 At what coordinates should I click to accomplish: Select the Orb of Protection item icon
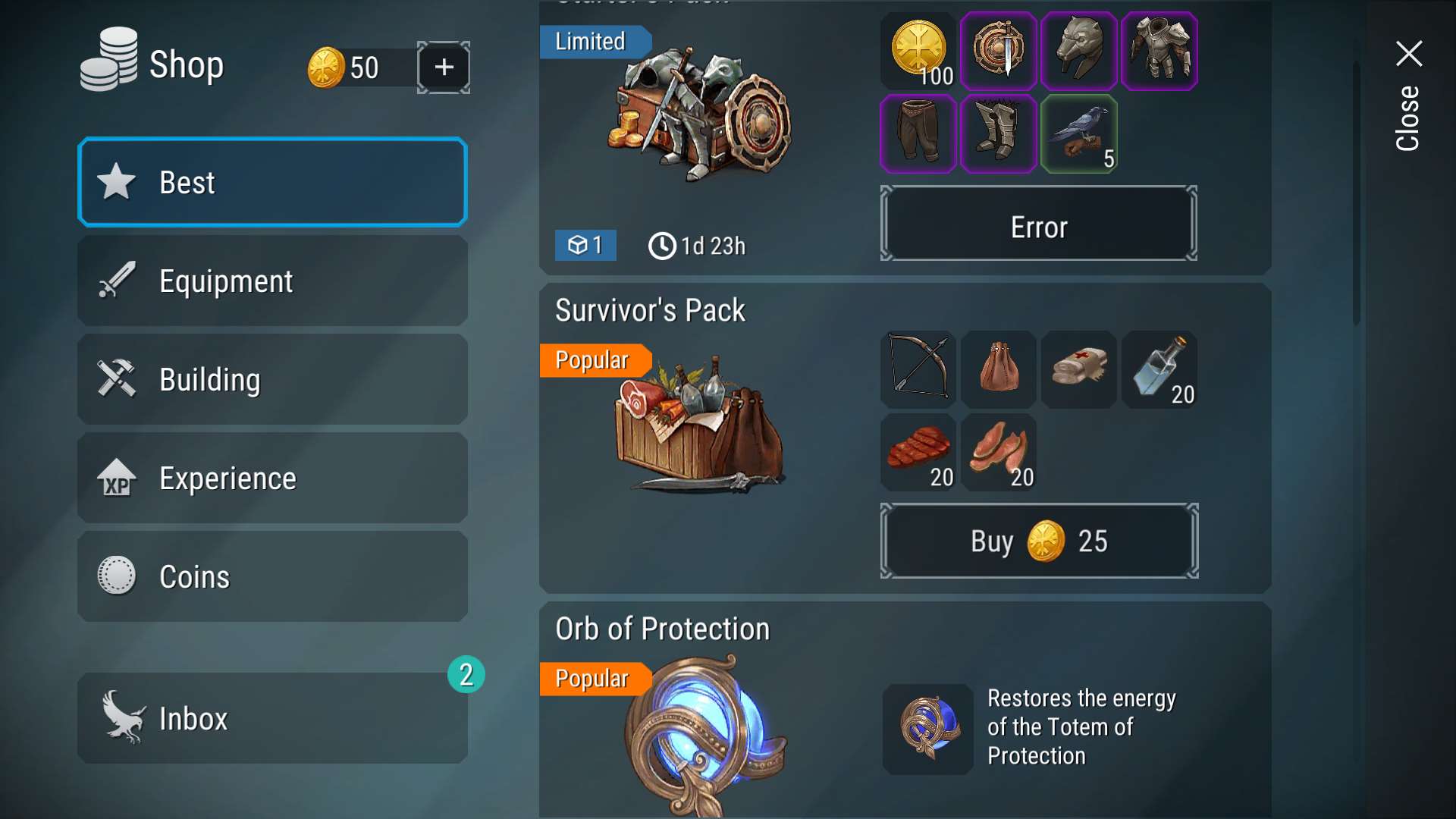point(927,729)
